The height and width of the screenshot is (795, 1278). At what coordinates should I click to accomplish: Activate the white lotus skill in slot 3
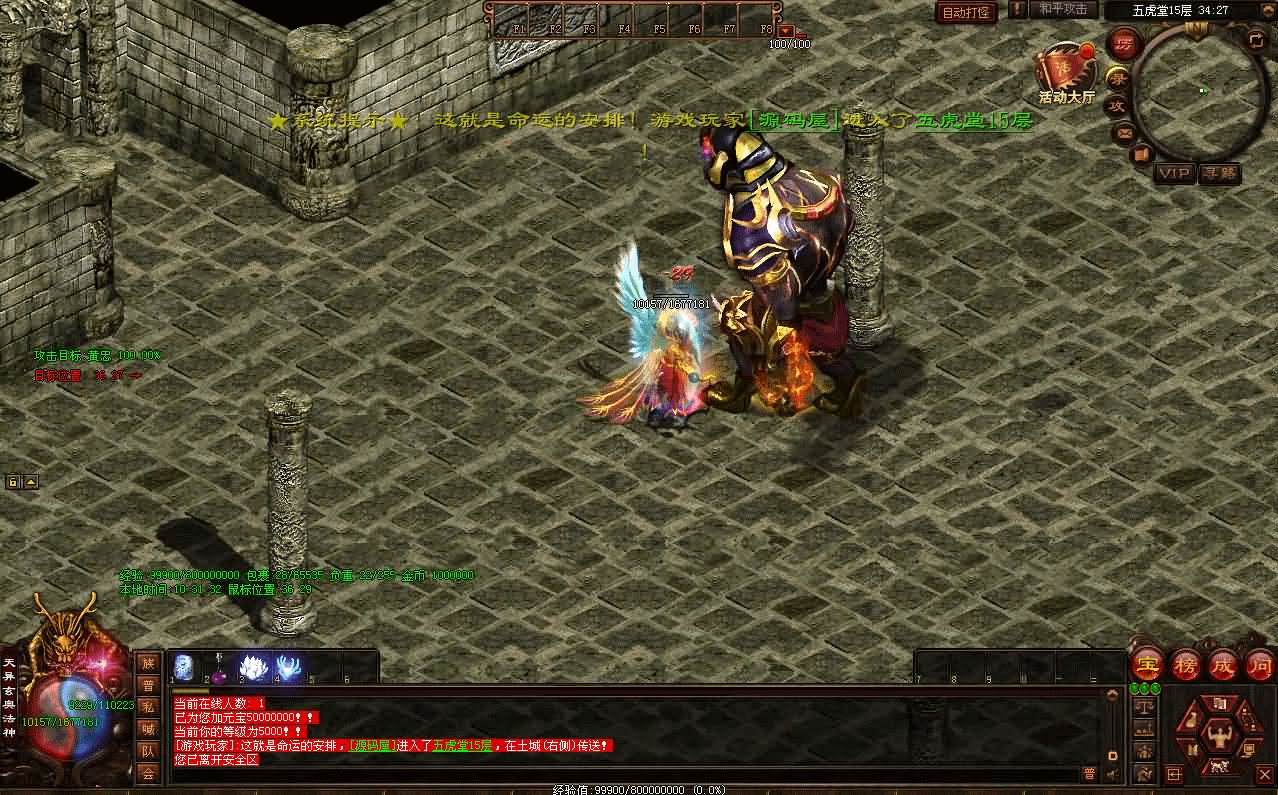pos(254,667)
